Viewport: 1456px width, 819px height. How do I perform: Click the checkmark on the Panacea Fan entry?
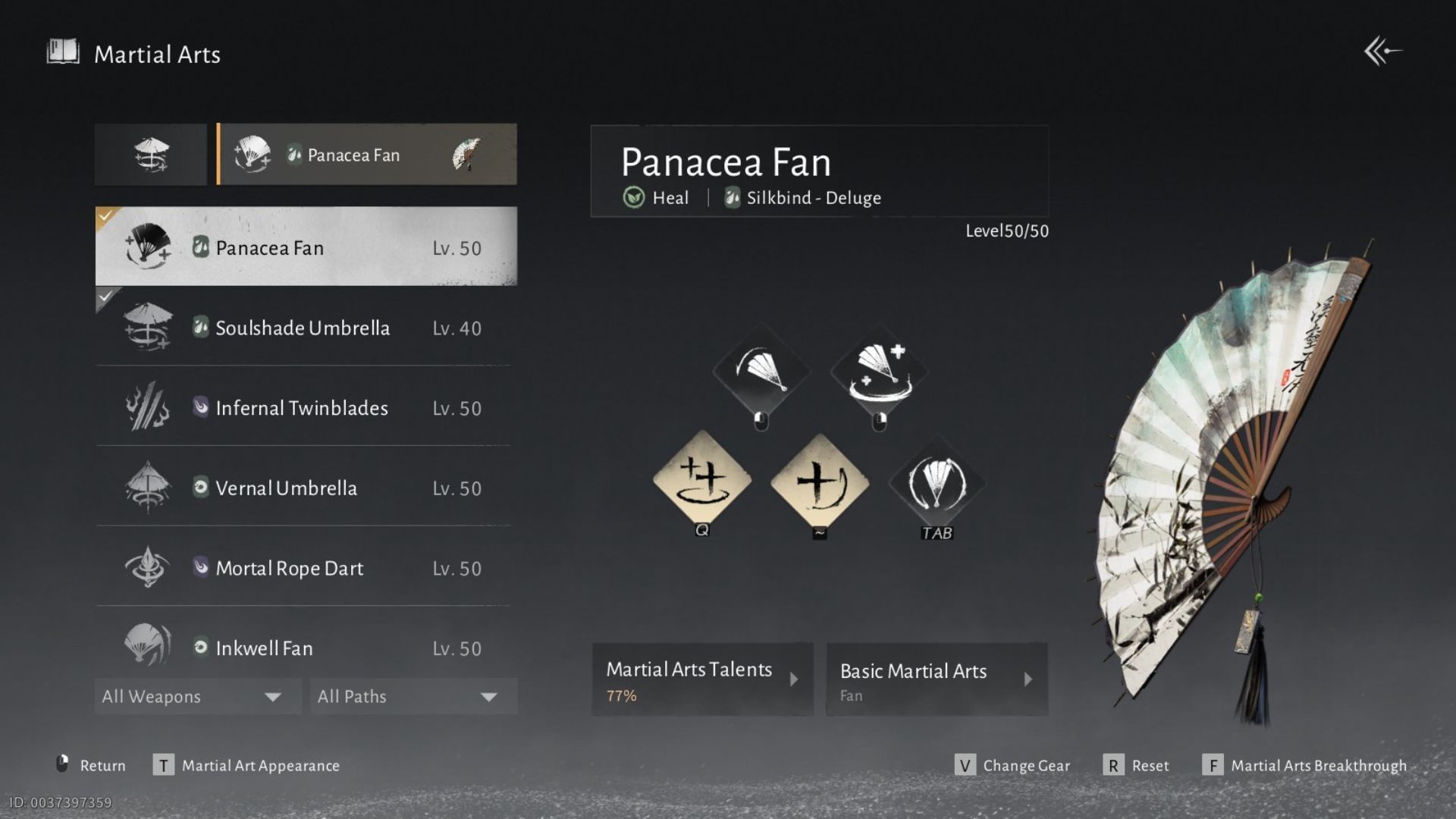point(104,215)
